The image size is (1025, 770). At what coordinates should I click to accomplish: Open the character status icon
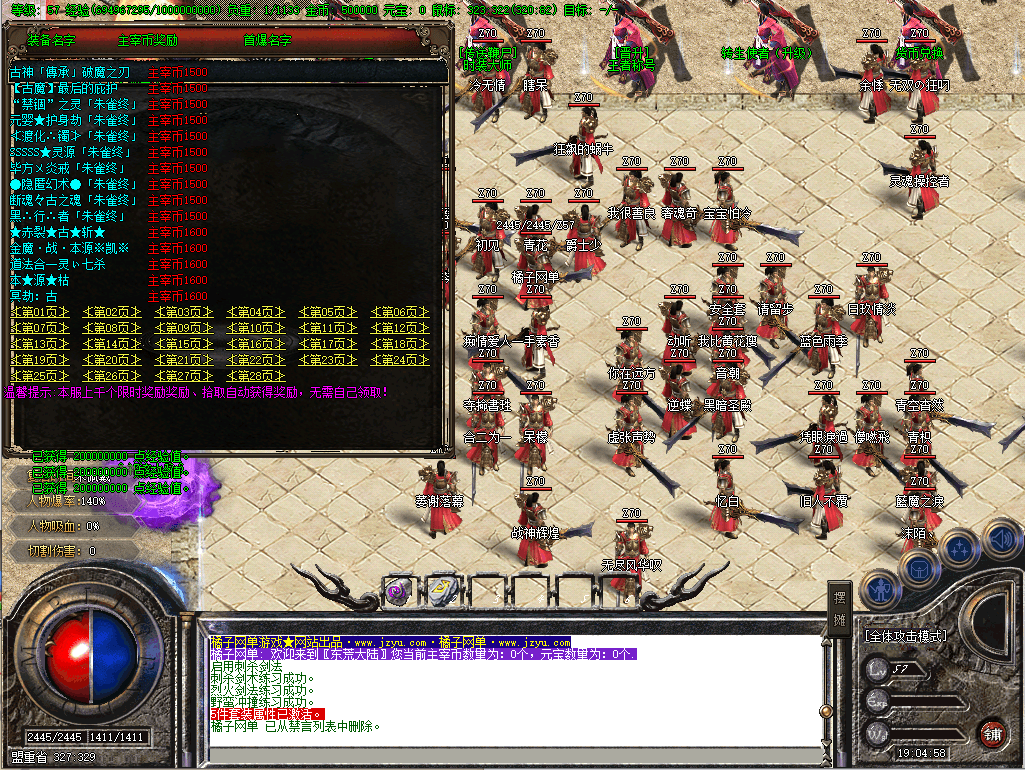pos(879,591)
